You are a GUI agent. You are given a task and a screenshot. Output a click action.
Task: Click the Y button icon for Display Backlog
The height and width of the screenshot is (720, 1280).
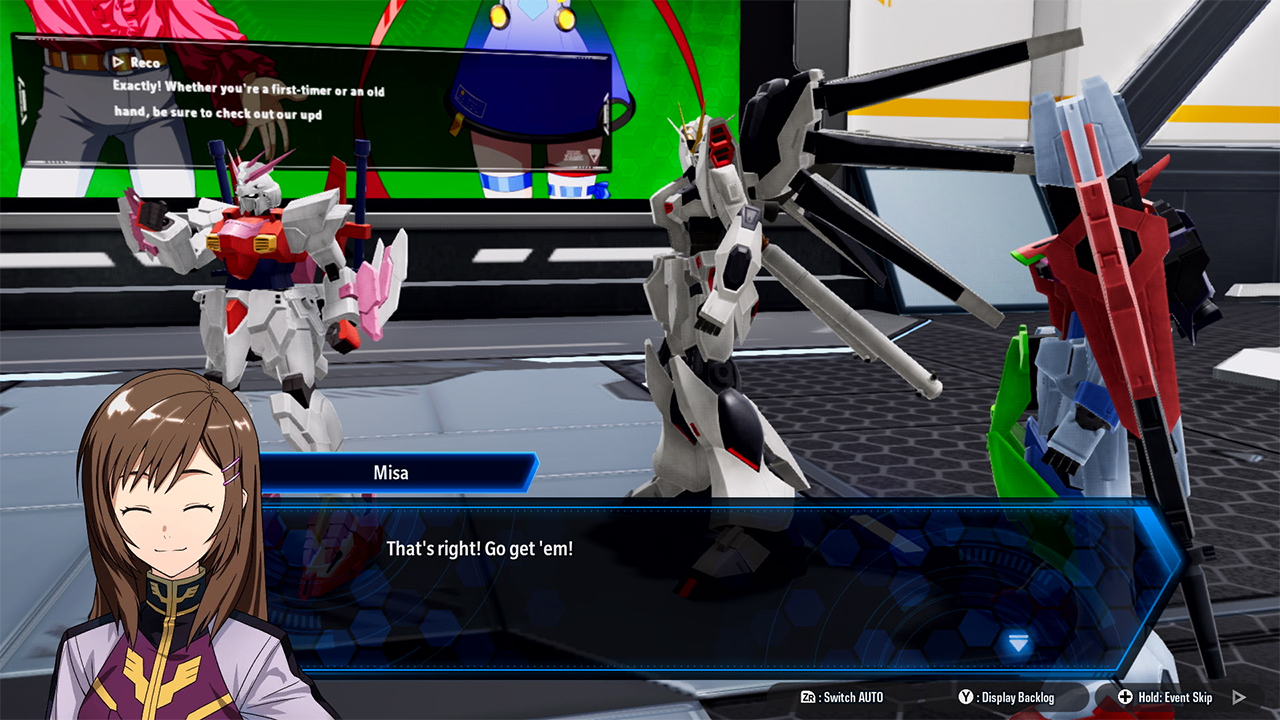(x=965, y=698)
